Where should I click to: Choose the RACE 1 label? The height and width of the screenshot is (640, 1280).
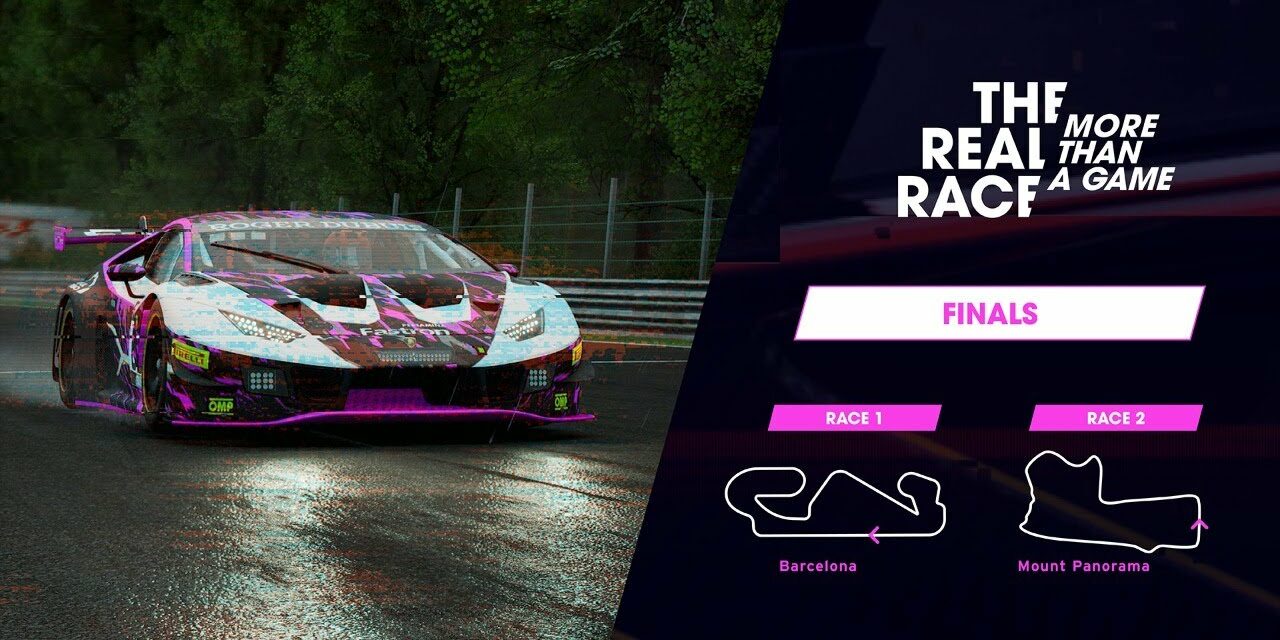pos(854,418)
